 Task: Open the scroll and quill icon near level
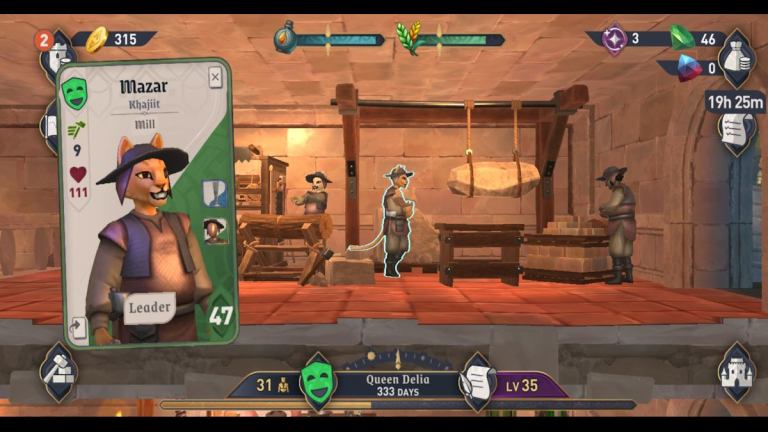click(477, 381)
